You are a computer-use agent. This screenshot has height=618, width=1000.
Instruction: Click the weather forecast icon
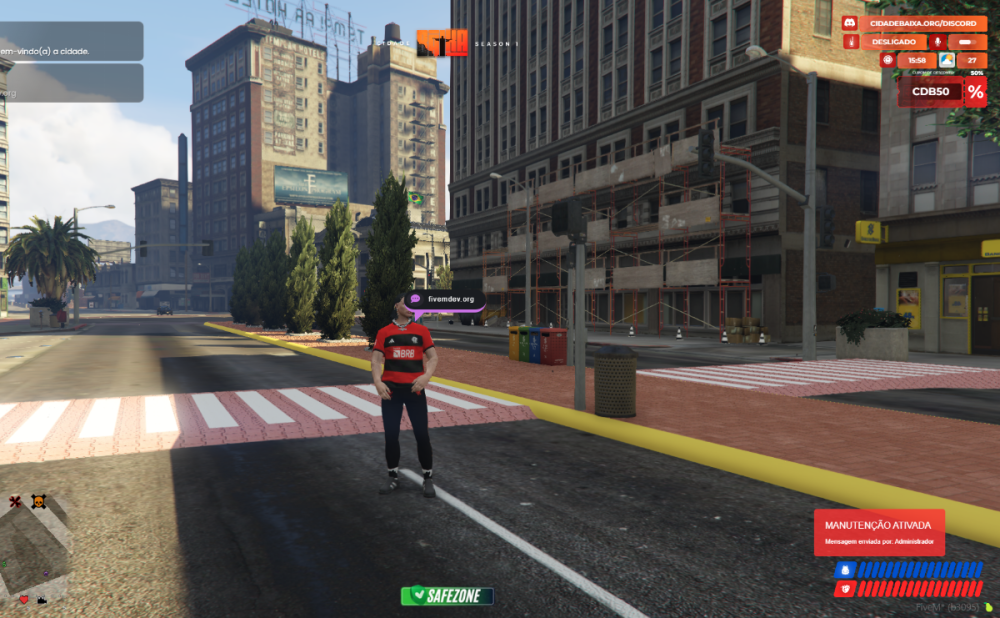point(946,61)
